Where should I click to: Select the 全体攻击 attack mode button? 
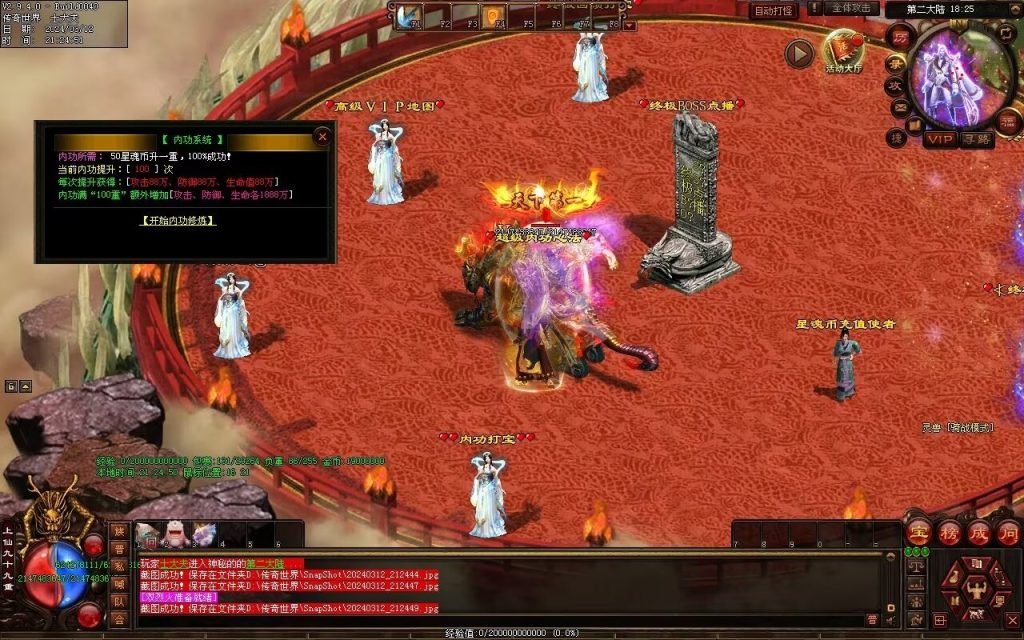click(852, 8)
